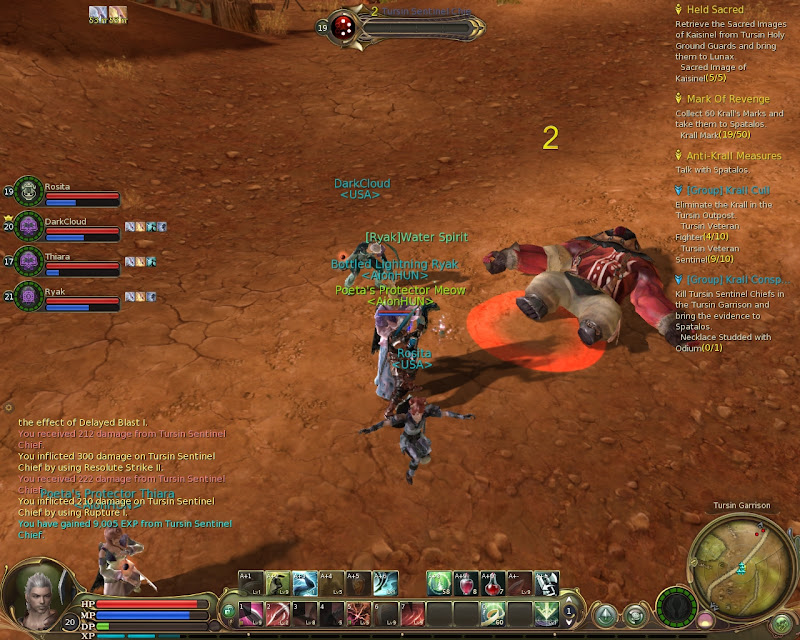
Task: Activate the green swirl skill with count 60
Action: 493,612
